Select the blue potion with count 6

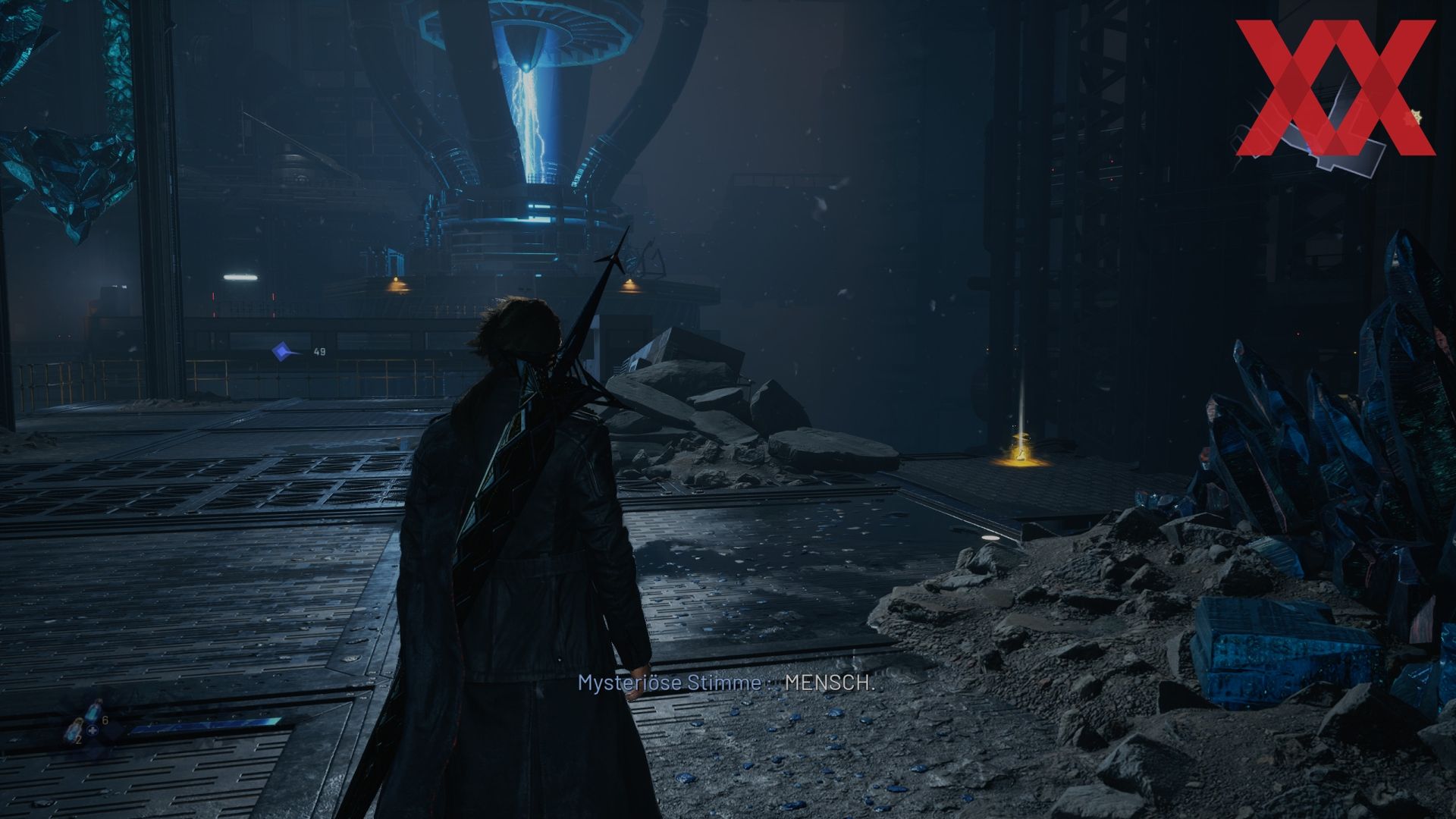point(93,714)
